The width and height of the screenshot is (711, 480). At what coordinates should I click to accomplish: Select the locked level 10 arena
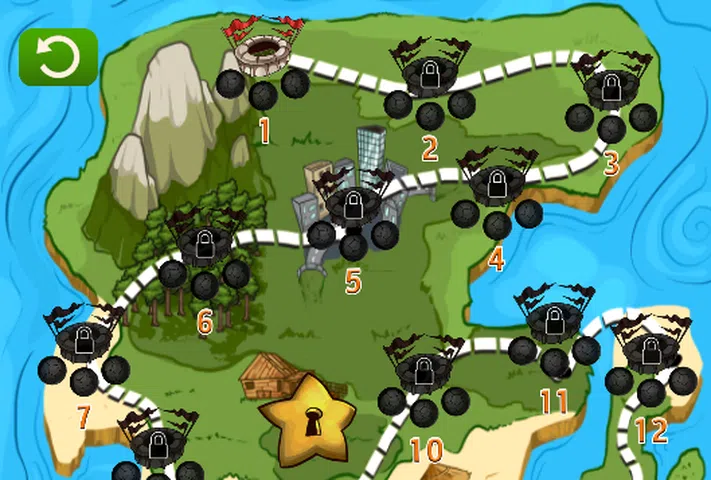click(x=424, y=370)
